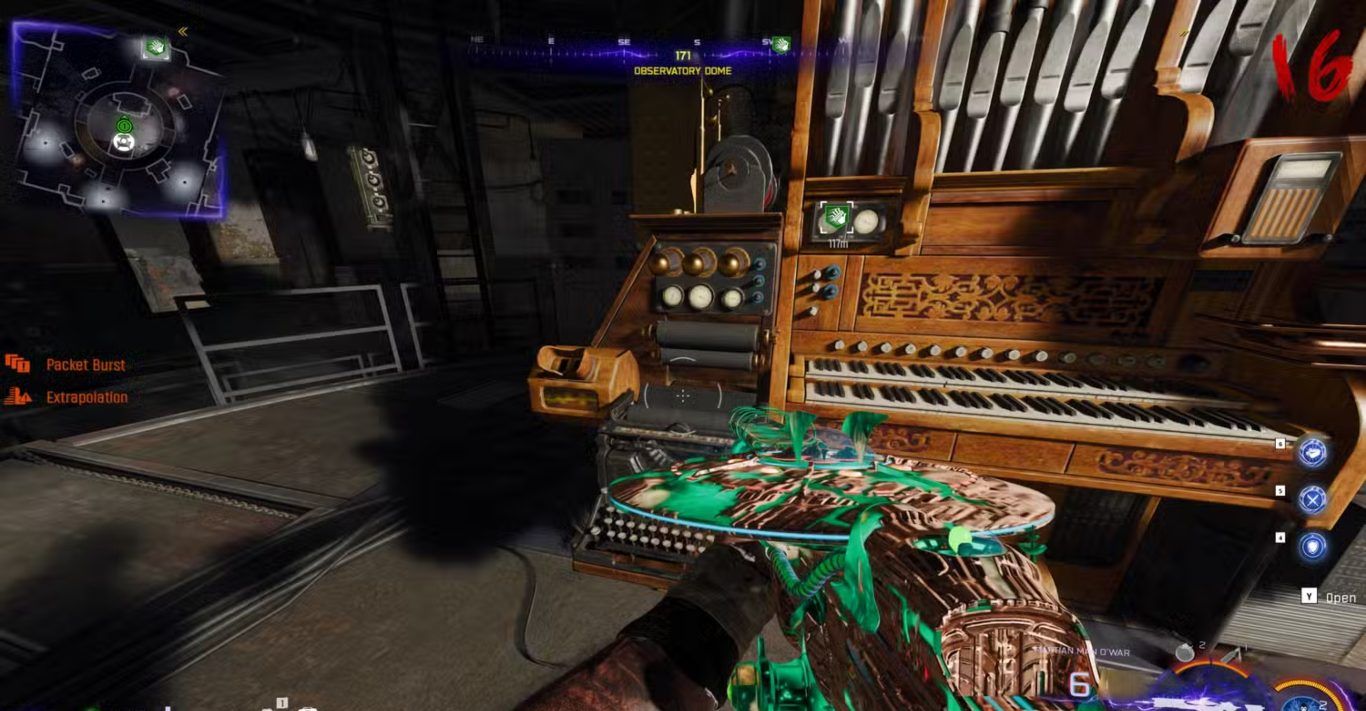Open the minimap in the corner

118,120
